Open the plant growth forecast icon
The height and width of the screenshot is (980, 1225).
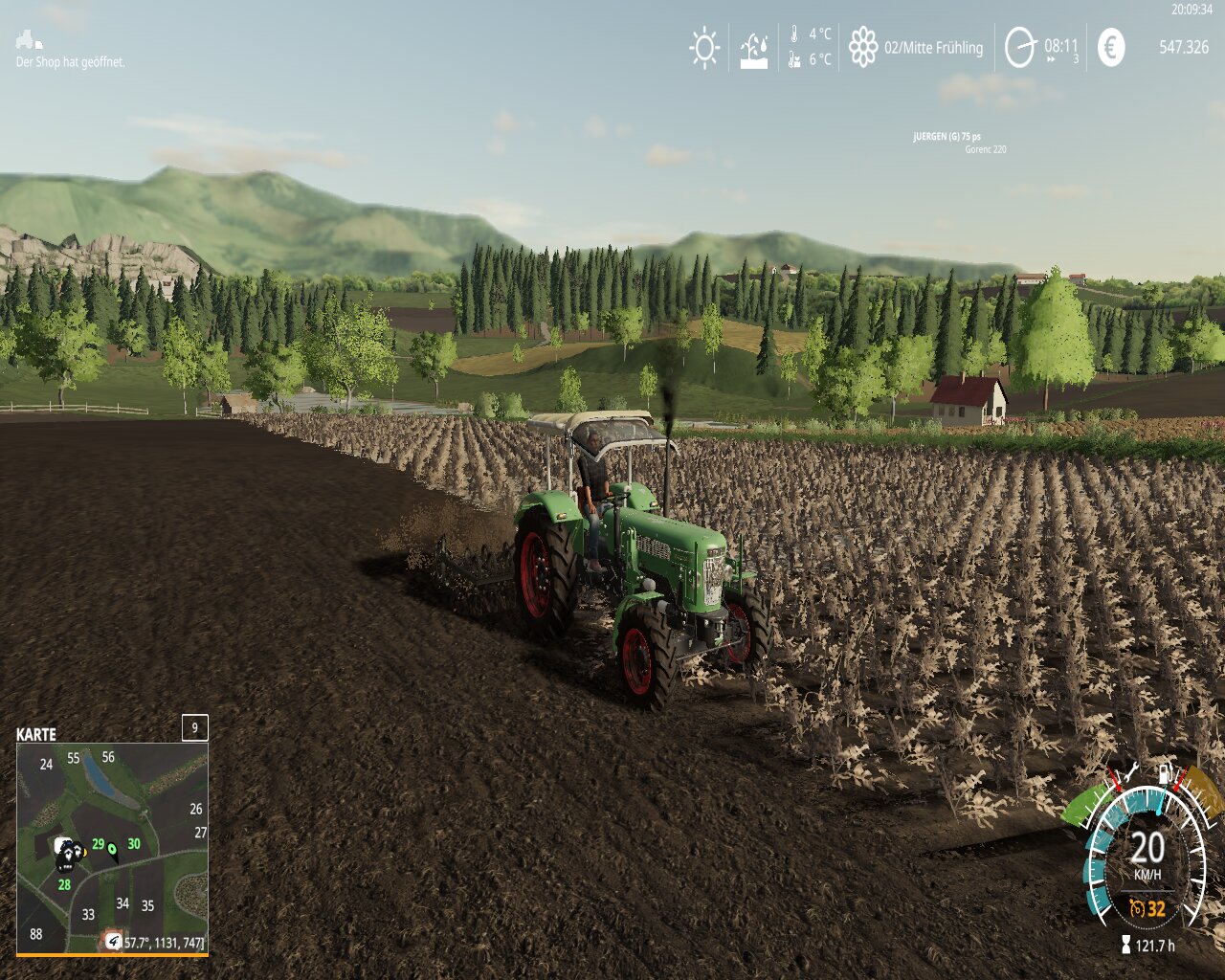tap(754, 50)
